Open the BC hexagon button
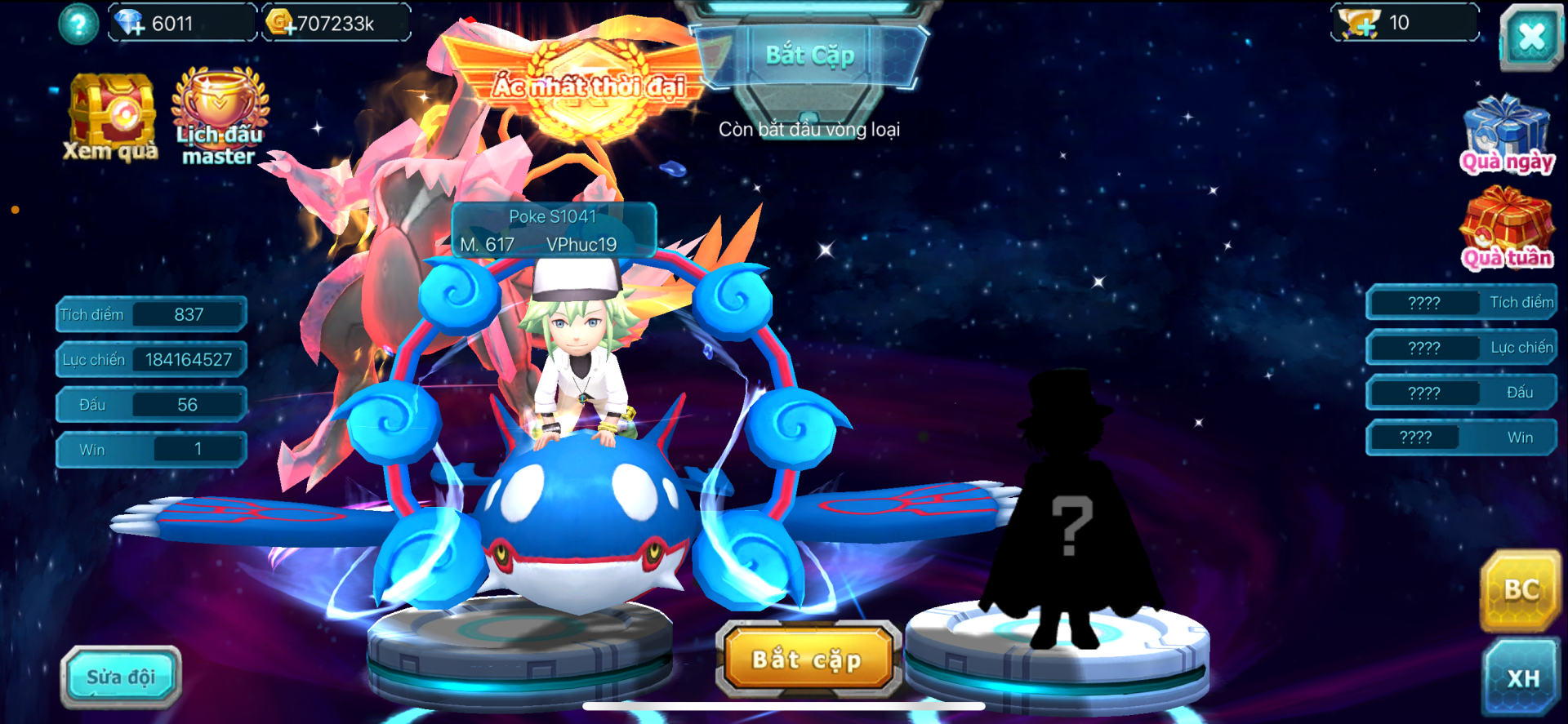The image size is (1568, 724). click(1521, 590)
